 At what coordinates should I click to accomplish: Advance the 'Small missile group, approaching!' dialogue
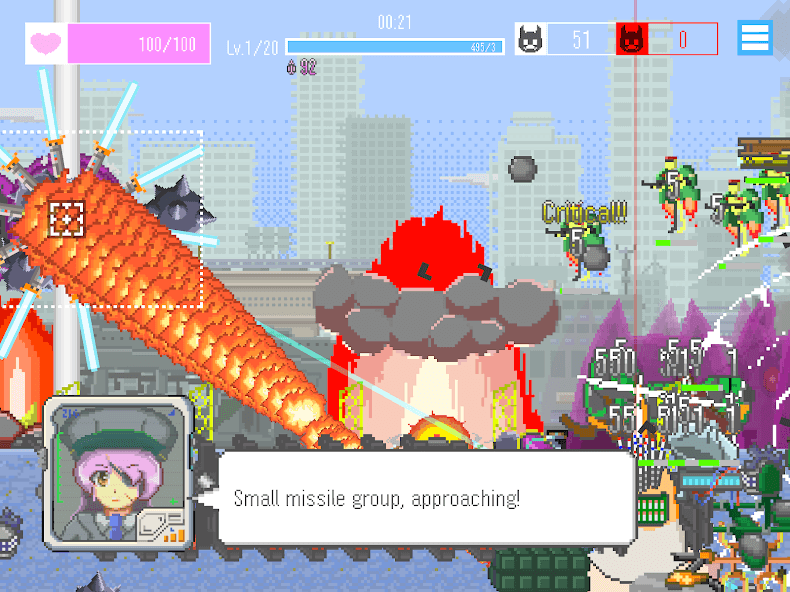[425, 498]
